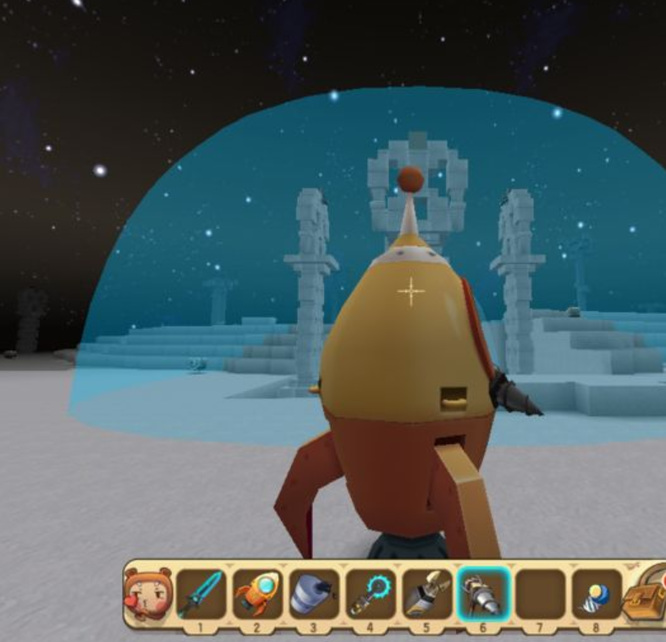Select the blue orb item in slot 8
The height and width of the screenshot is (642, 666).
coord(595,592)
